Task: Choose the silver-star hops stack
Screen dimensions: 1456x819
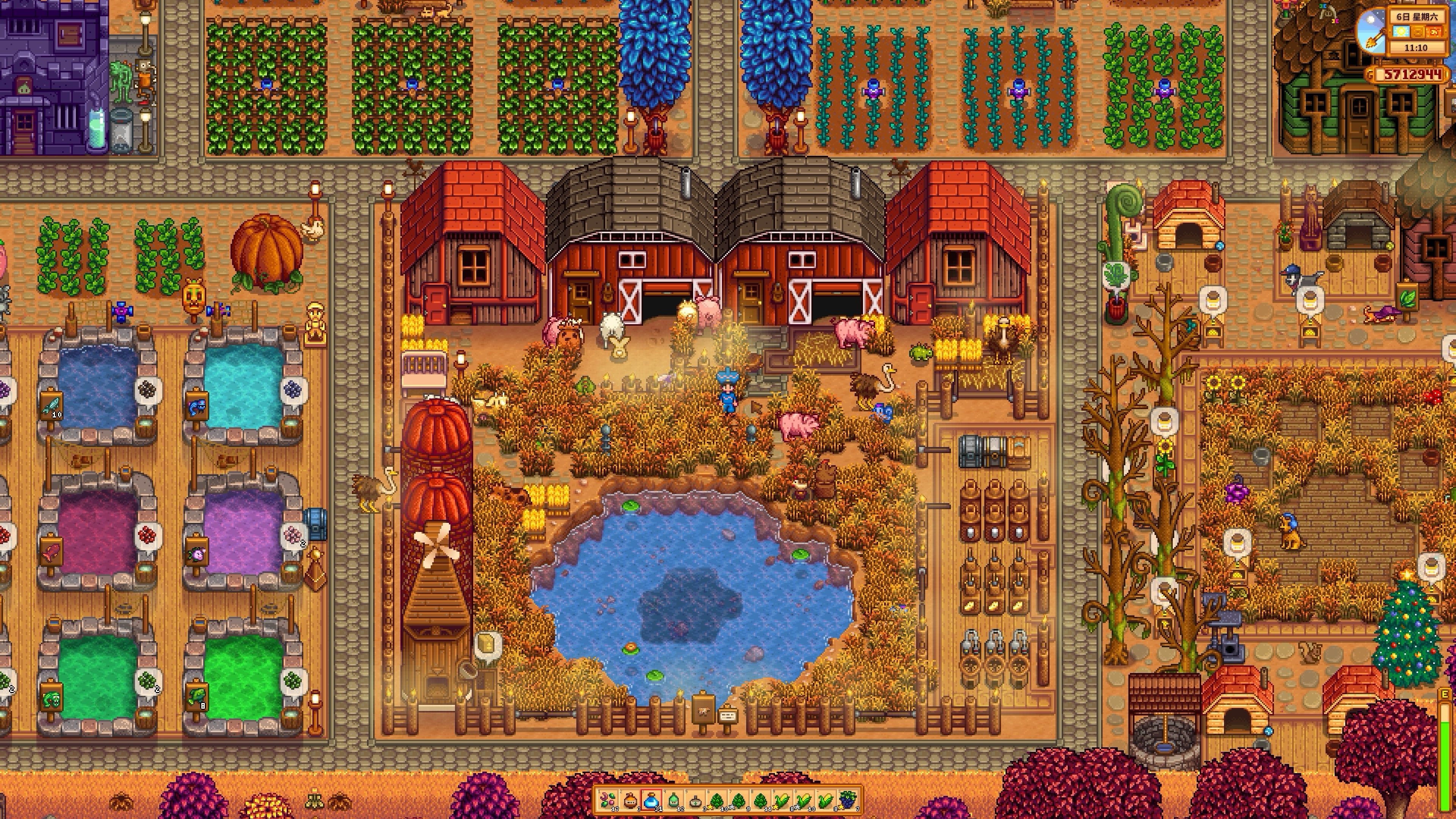Action: [739, 801]
